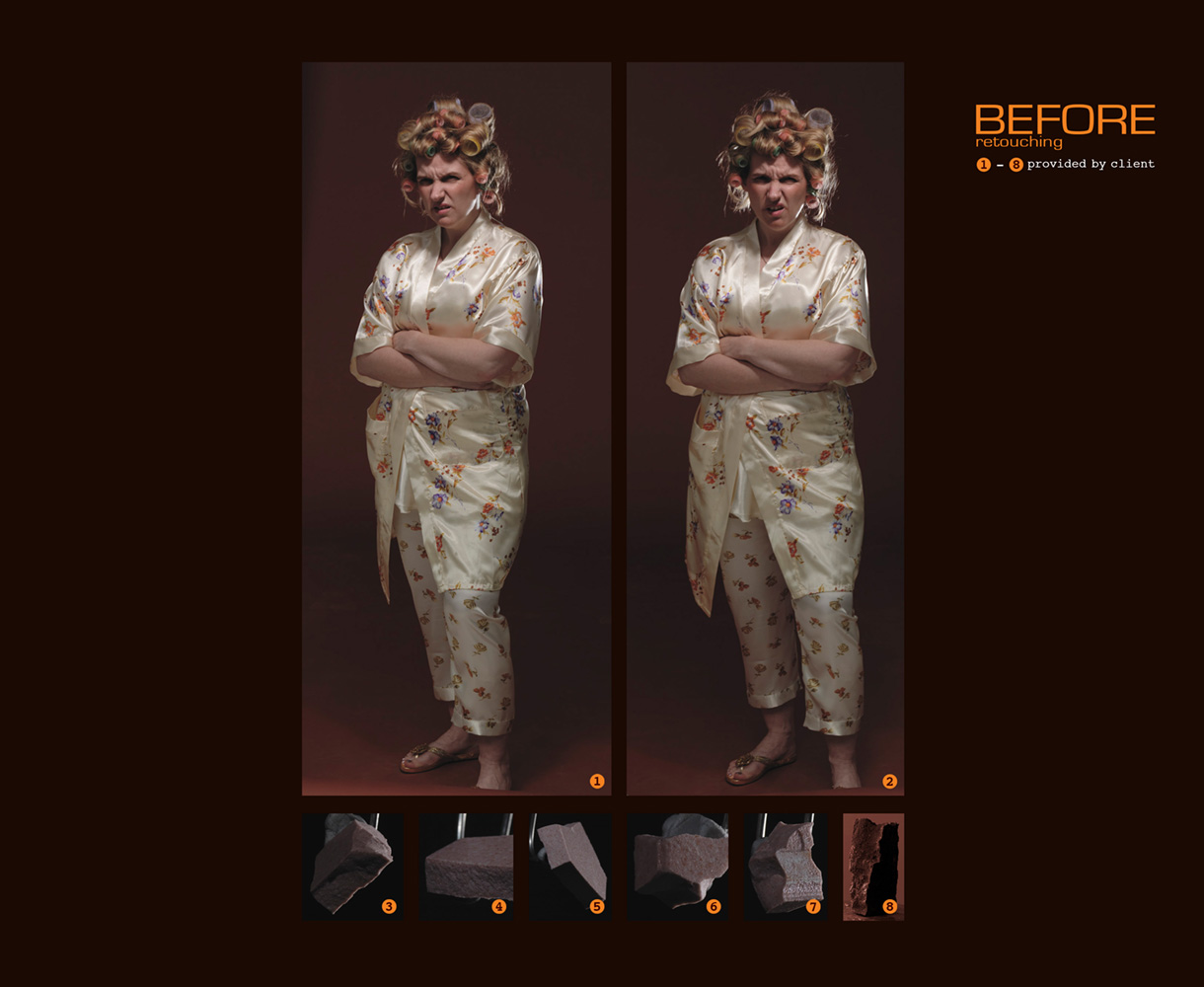Click the orange BEFORE retouching label
This screenshot has width=1204, height=987.
[x=1064, y=122]
